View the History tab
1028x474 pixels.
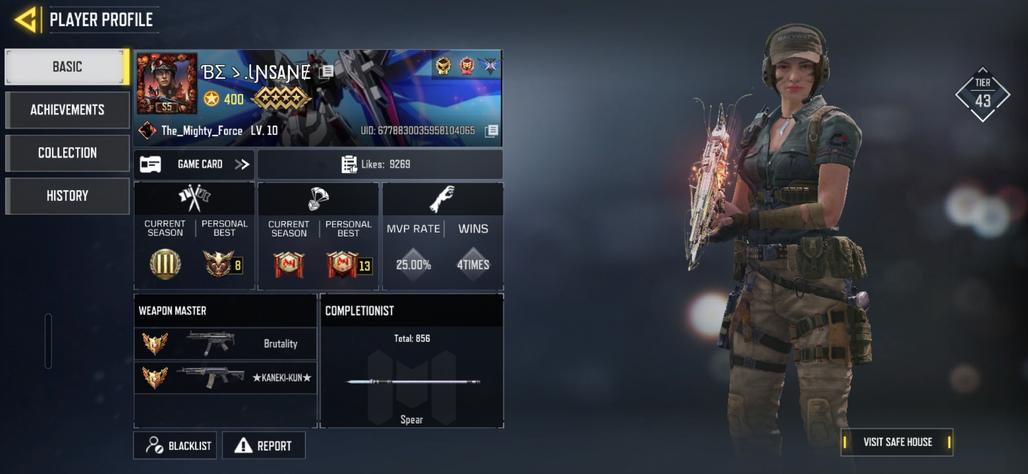tap(67, 196)
